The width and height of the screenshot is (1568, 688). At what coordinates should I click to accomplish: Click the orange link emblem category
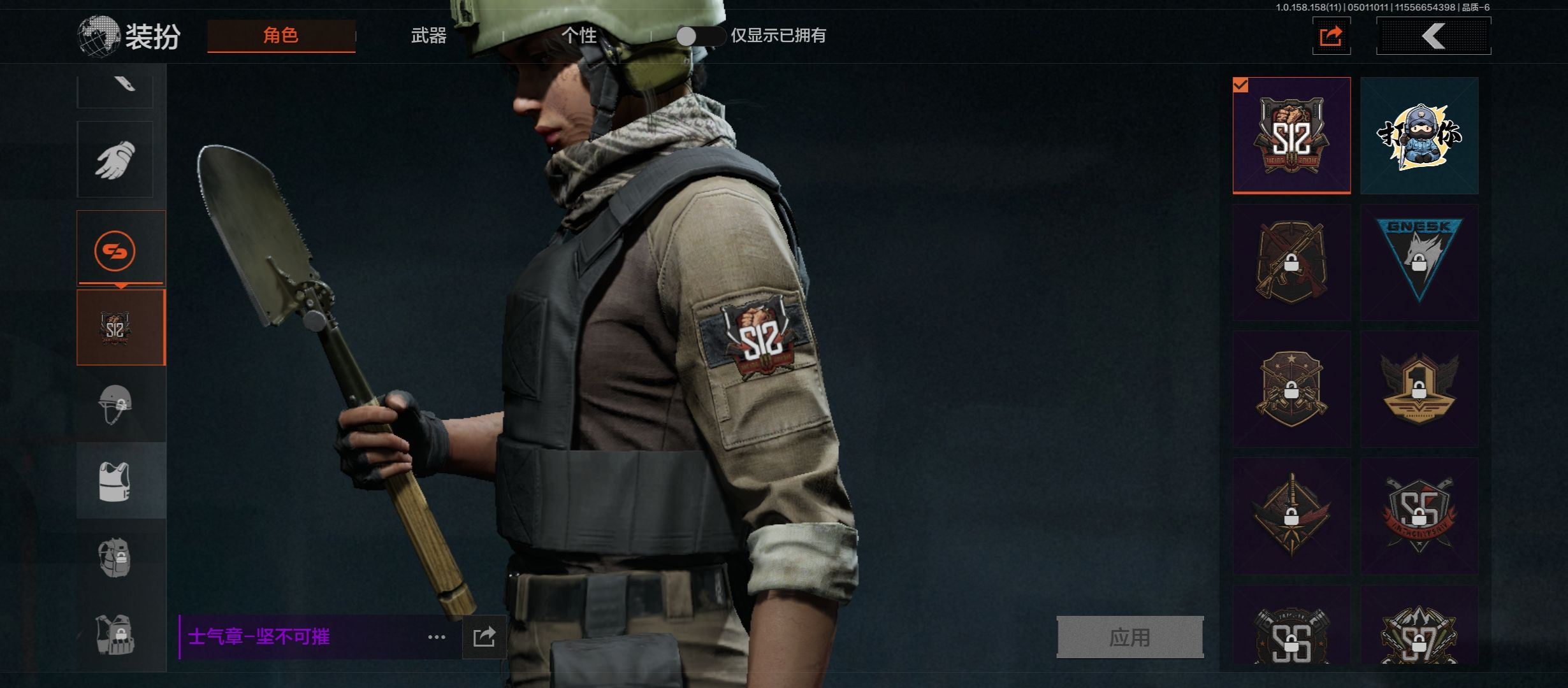click(x=115, y=250)
